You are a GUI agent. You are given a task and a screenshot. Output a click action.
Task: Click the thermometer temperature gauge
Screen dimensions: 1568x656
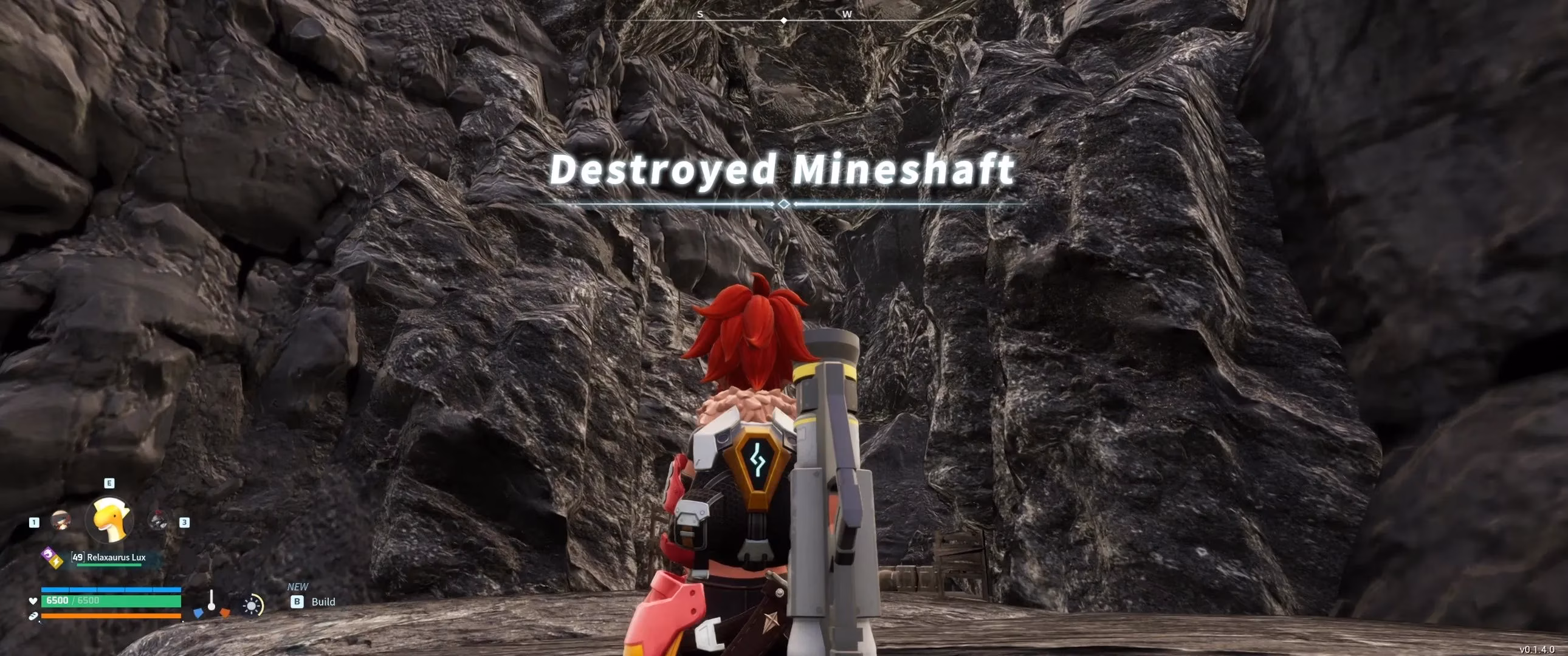click(211, 603)
